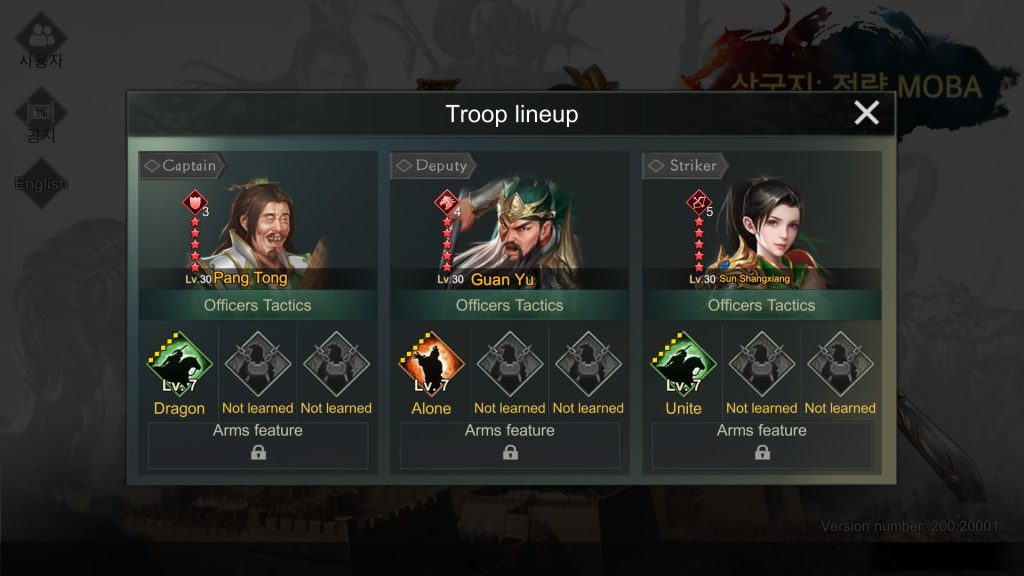Image resolution: width=1024 pixels, height=576 pixels.
Task: Open Guan Yu's Officers Tactics header
Action: coord(509,305)
